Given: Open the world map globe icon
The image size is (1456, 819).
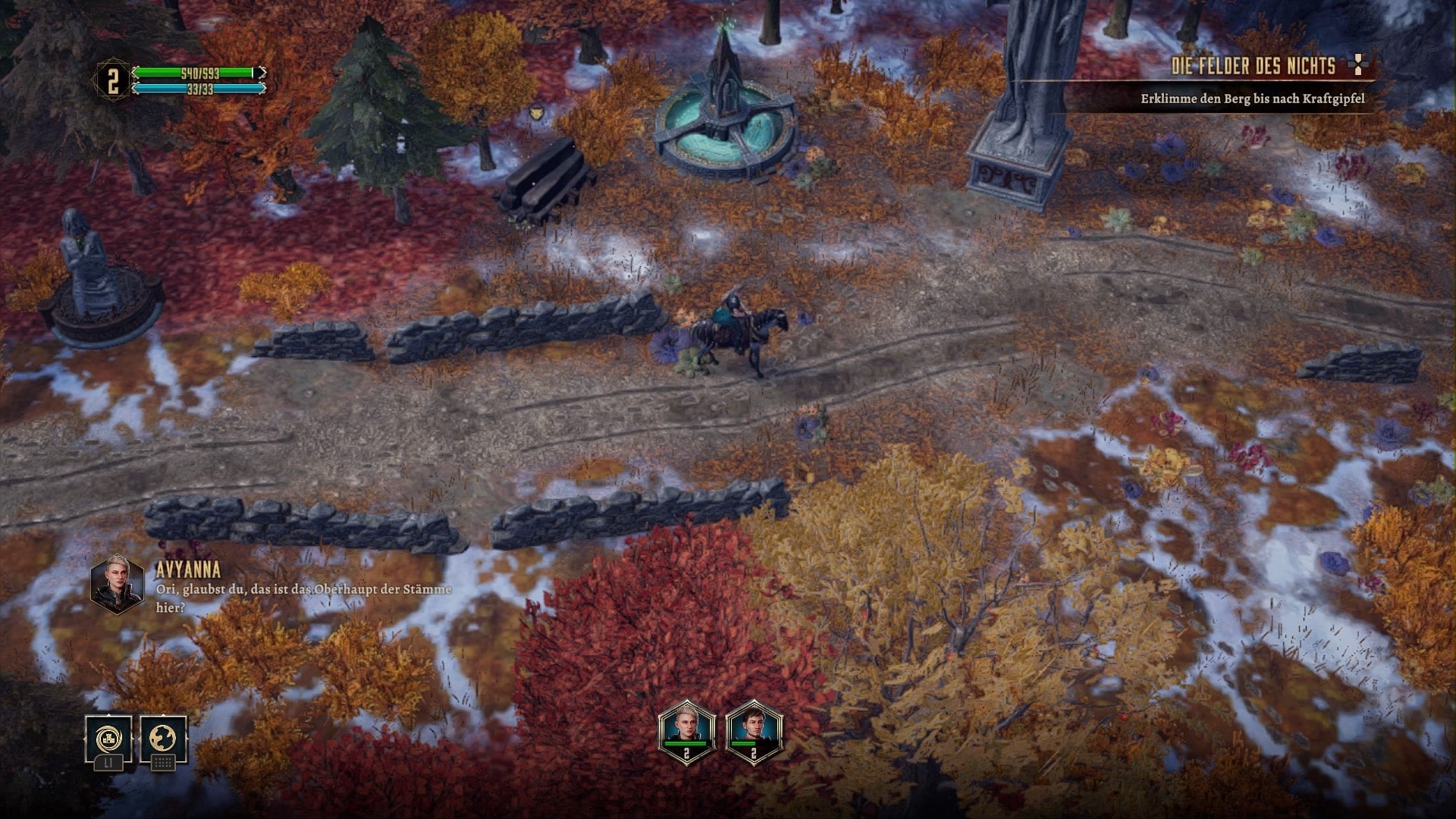Looking at the screenshot, I should click(163, 738).
